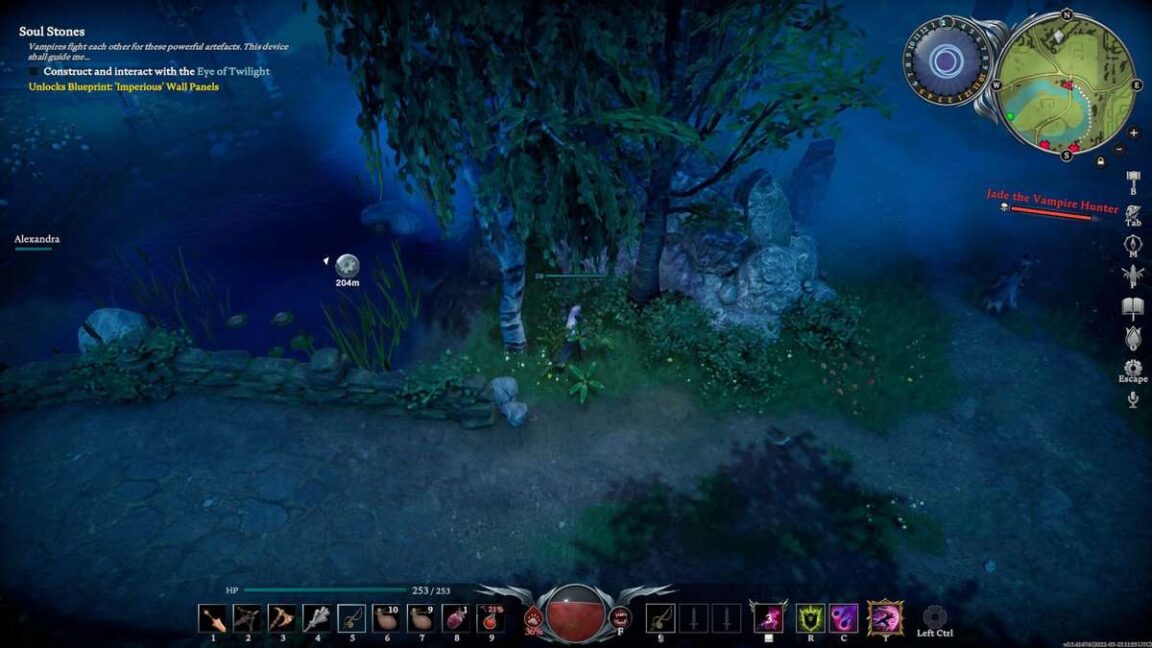Open the gear menu labeled Escape
This screenshot has width=1152, height=648.
point(1133,368)
